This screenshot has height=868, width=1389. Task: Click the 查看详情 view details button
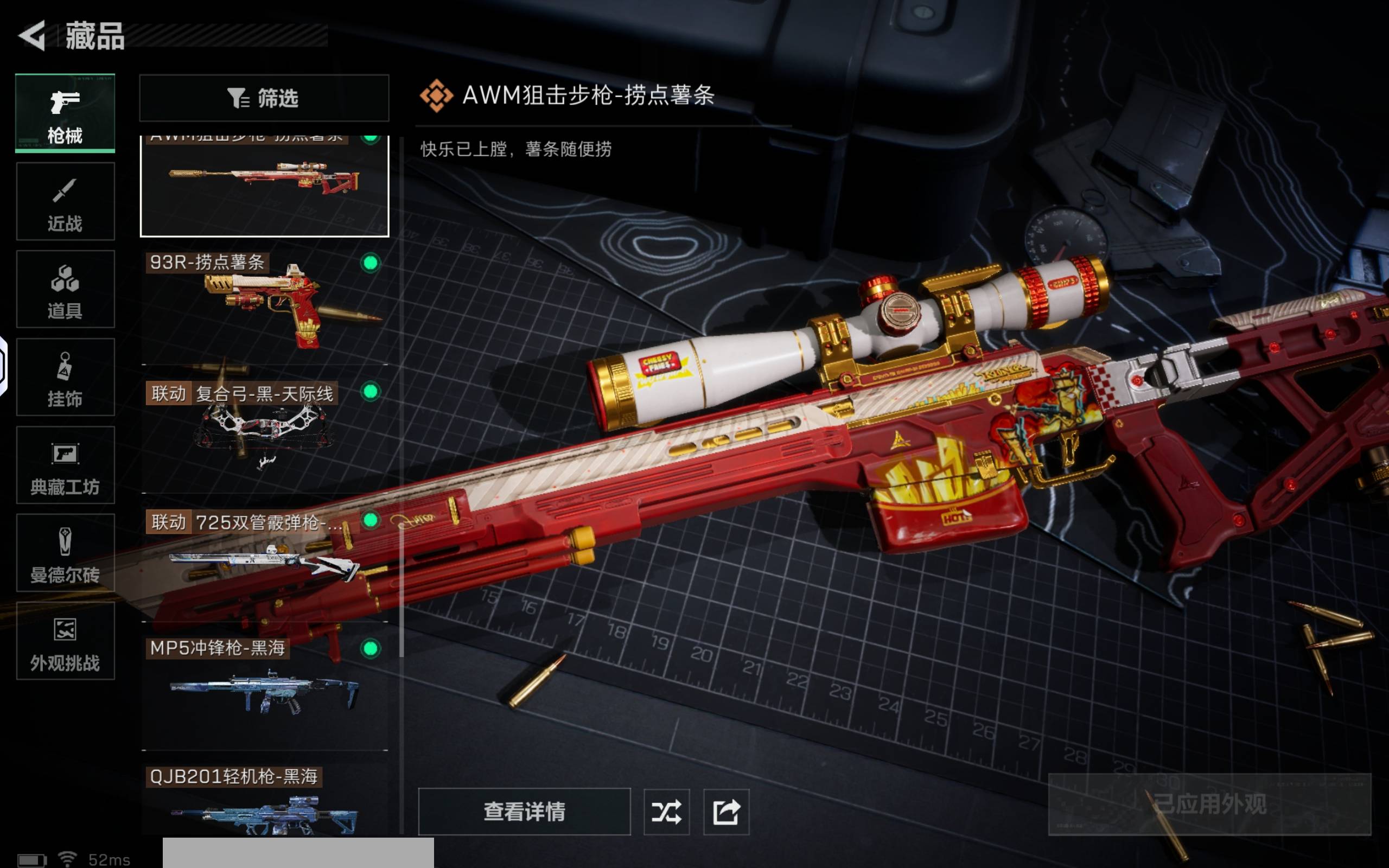click(x=524, y=812)
